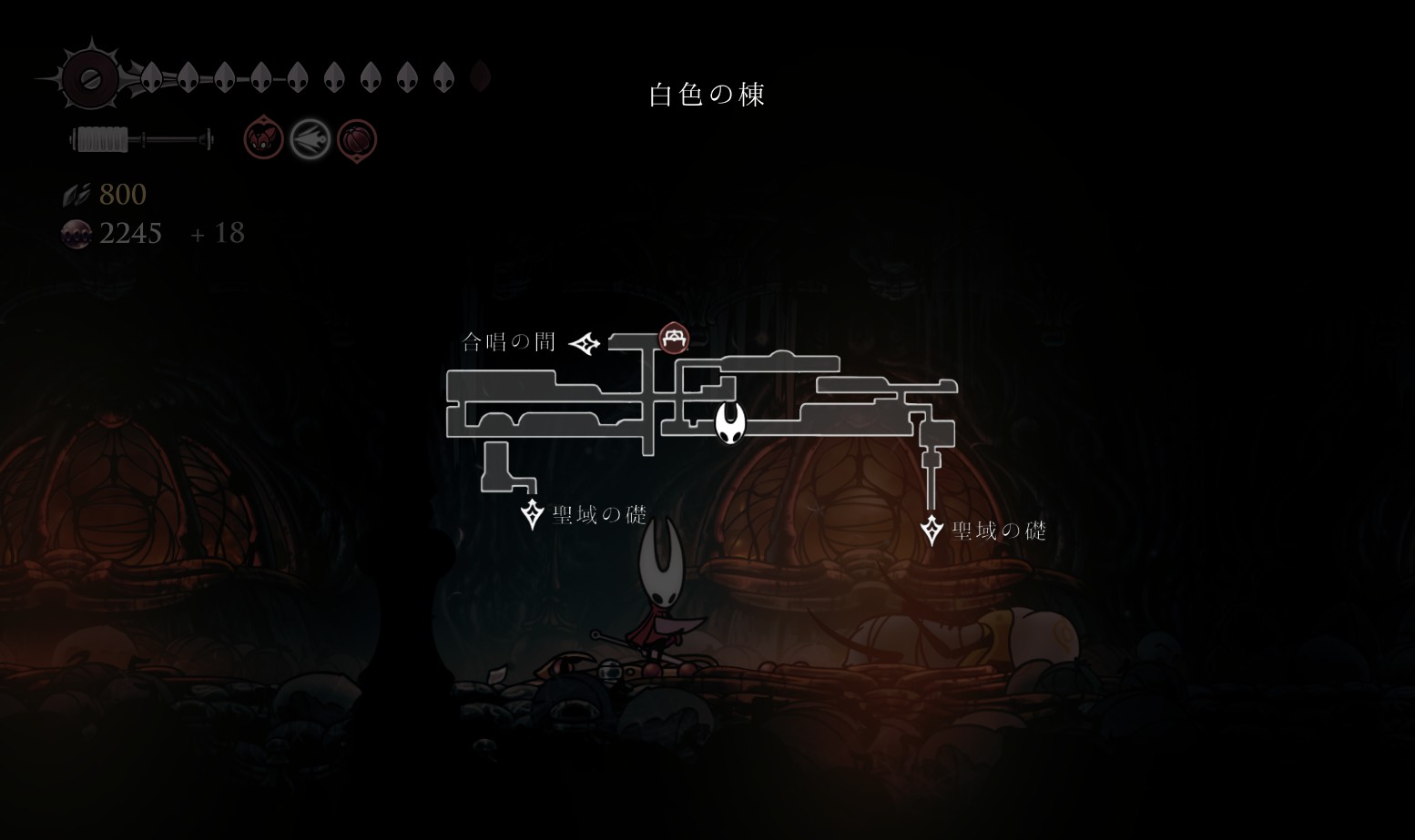Click the 合唱の間 exit arrow marker

tap(585, 344)
